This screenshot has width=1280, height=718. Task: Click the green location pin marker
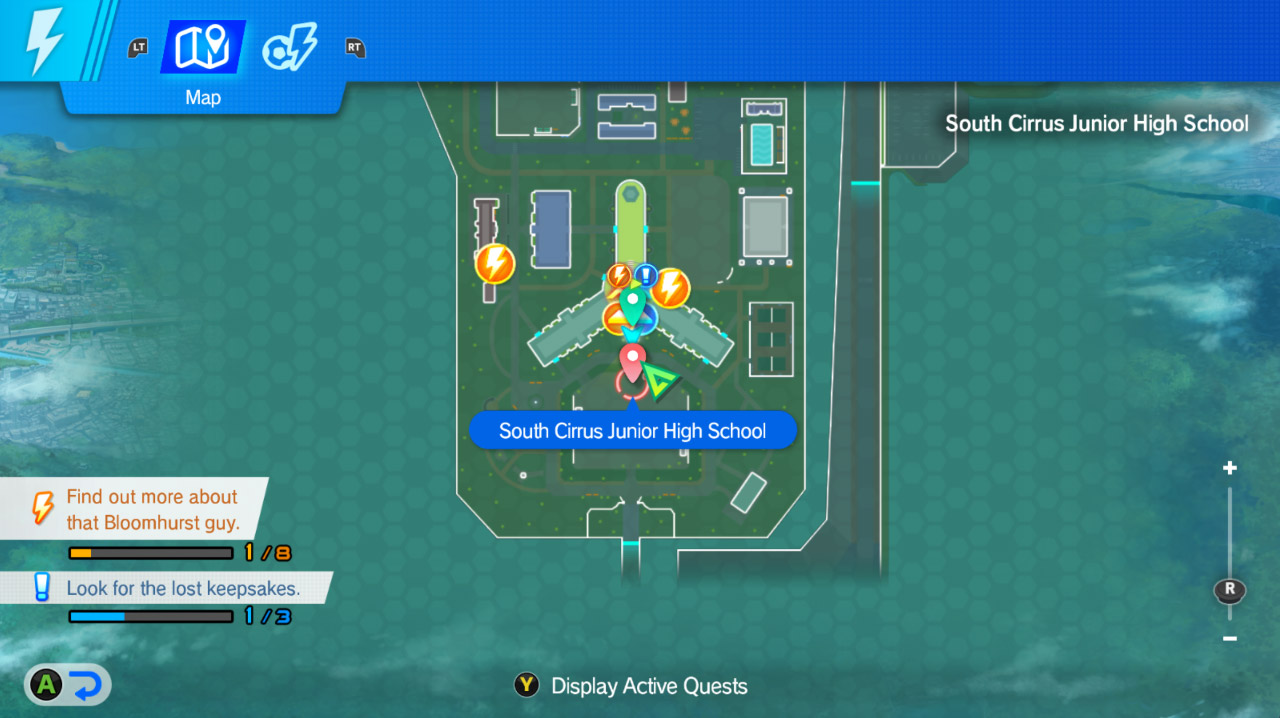pos(631,298)
